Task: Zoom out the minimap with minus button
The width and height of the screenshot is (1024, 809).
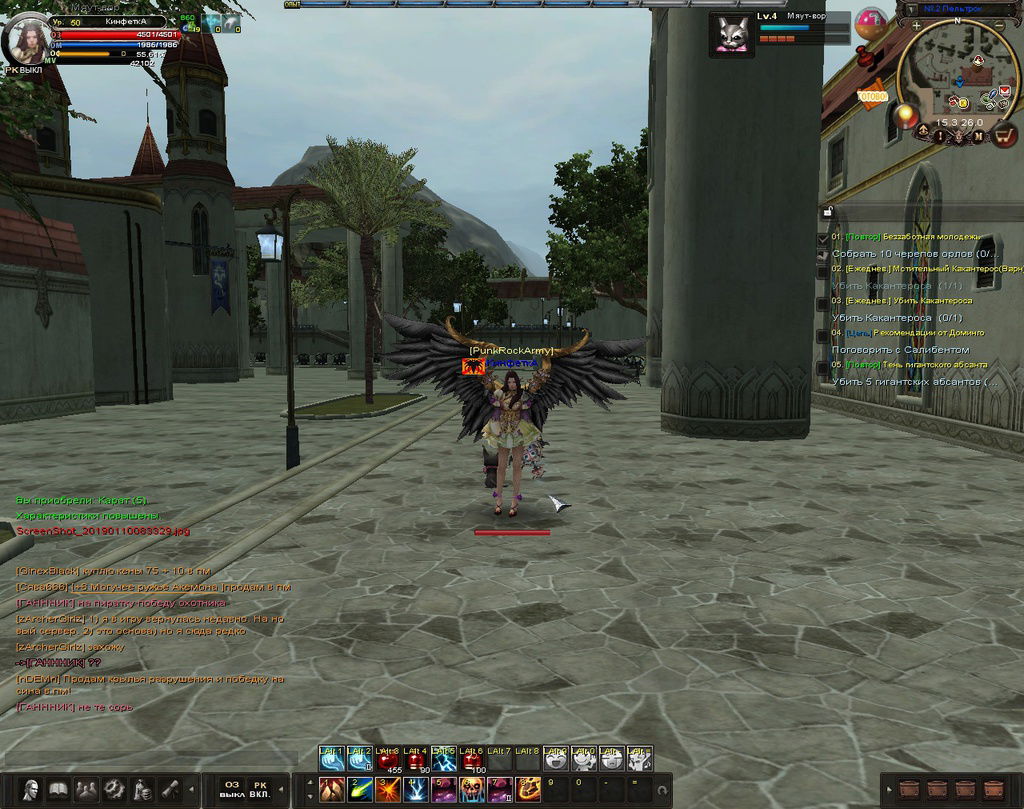Action: (x=997, y=25)
